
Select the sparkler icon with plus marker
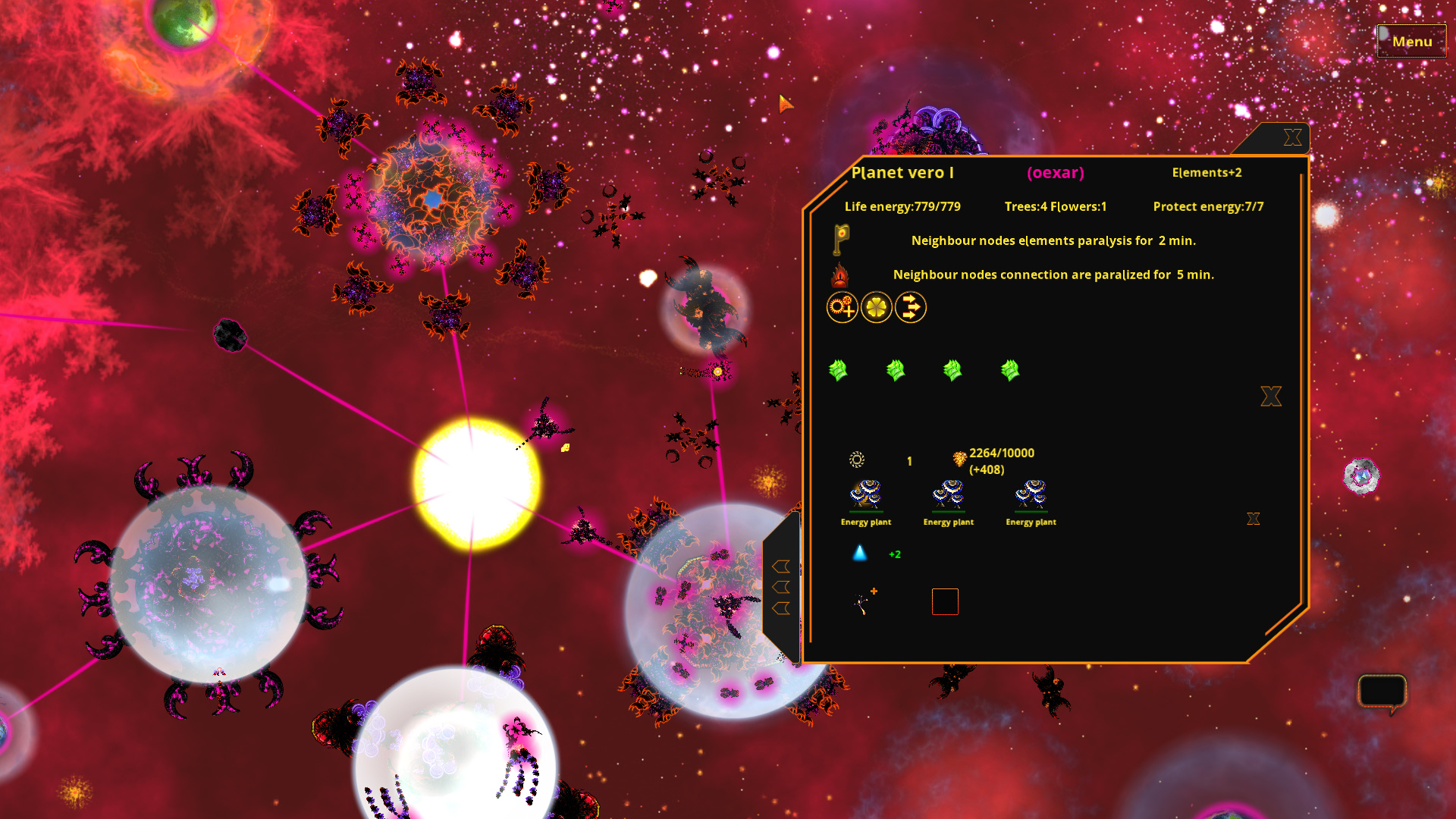coord(862,601)
